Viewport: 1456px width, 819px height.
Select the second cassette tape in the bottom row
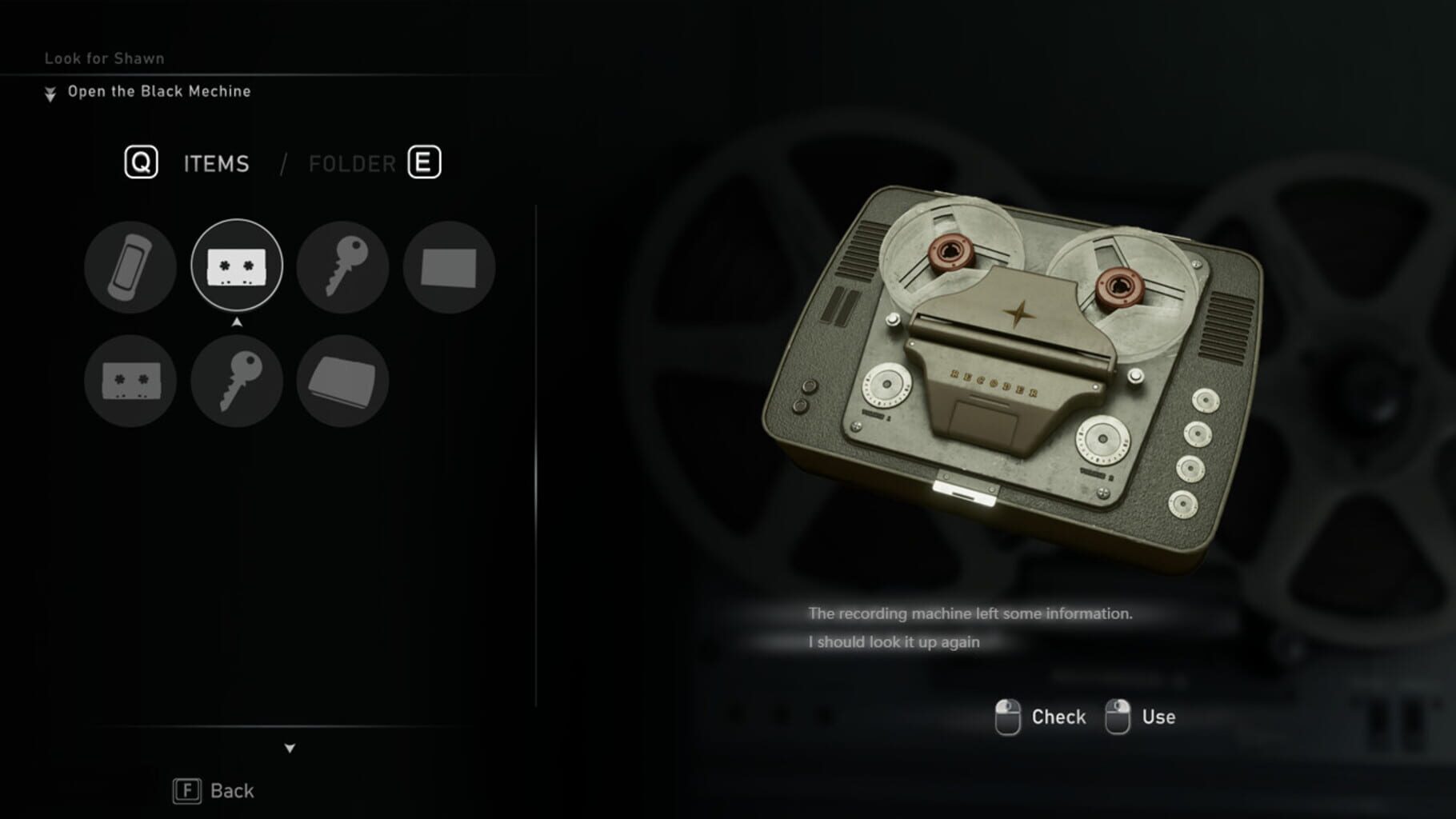click(x=130, y=381)
